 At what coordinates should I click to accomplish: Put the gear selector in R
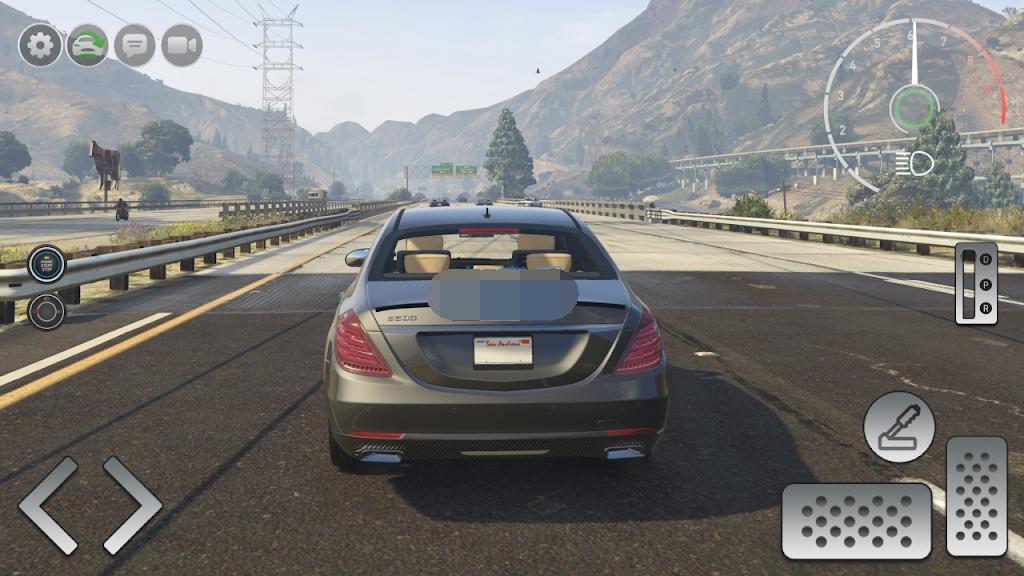coord(985,307)
